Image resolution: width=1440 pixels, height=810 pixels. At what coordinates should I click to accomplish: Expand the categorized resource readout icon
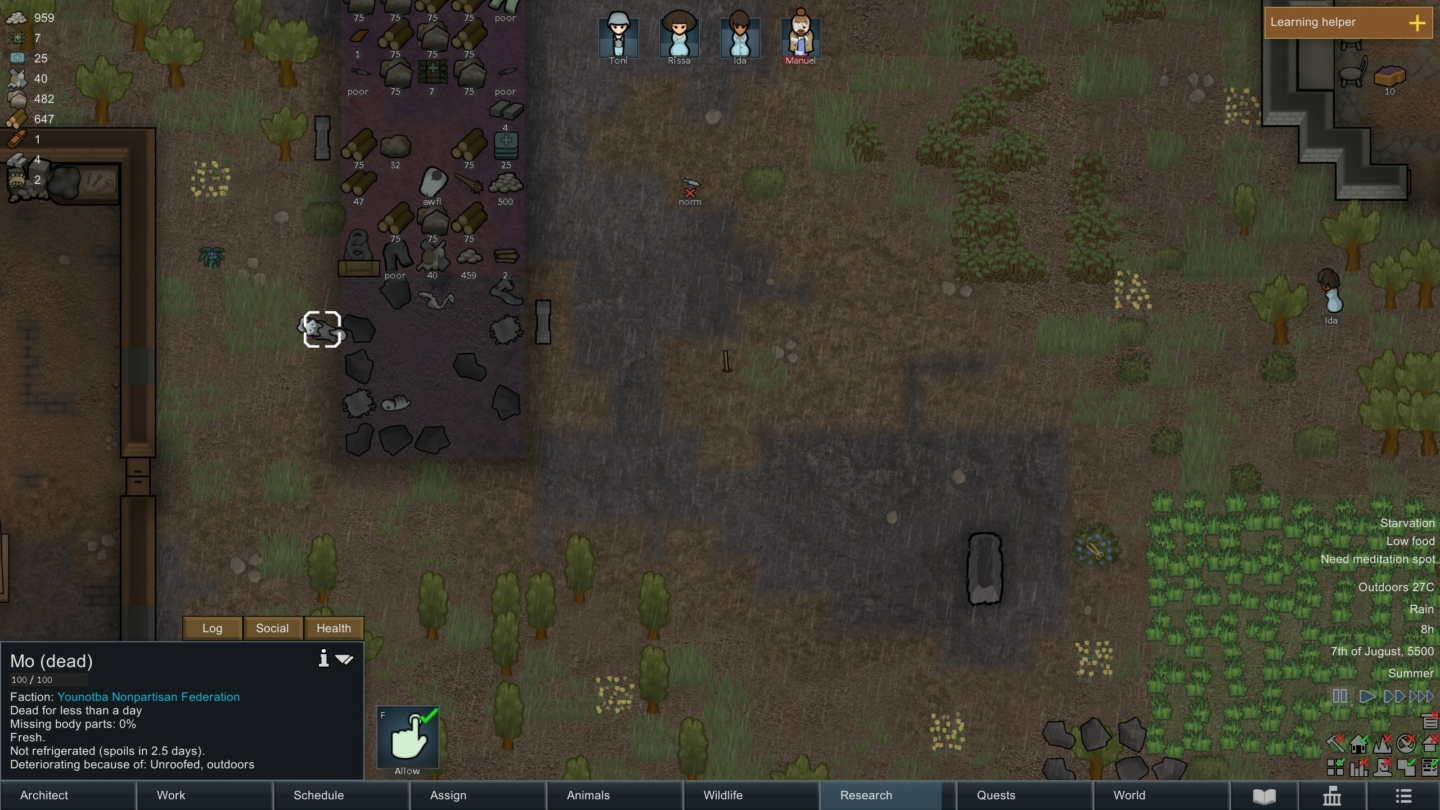pyautogui.click(x=1430, y=720)
